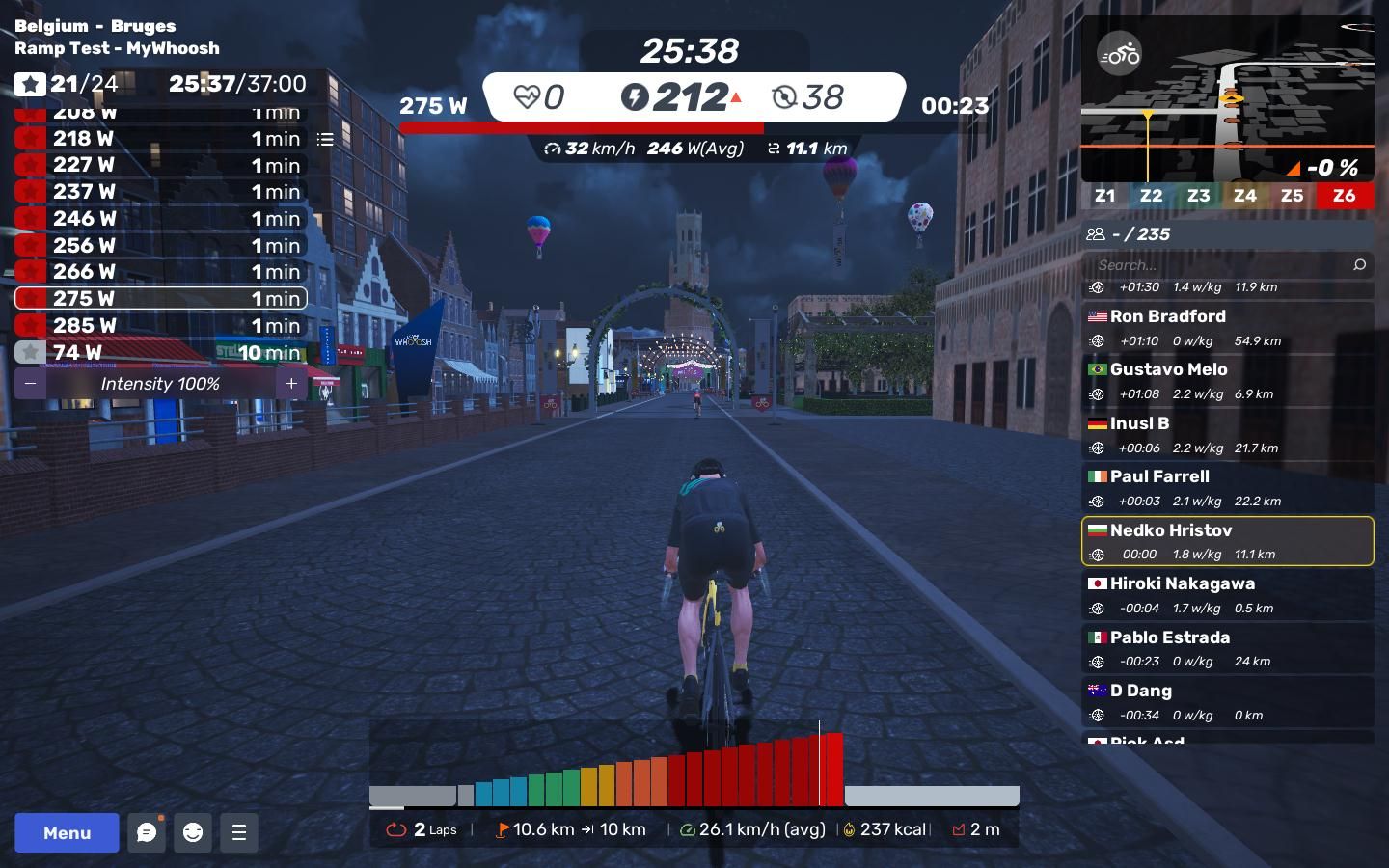This screenshot has height=868, width=1389.
Task: Select the 285 W interval row
Action: point(161,326)
